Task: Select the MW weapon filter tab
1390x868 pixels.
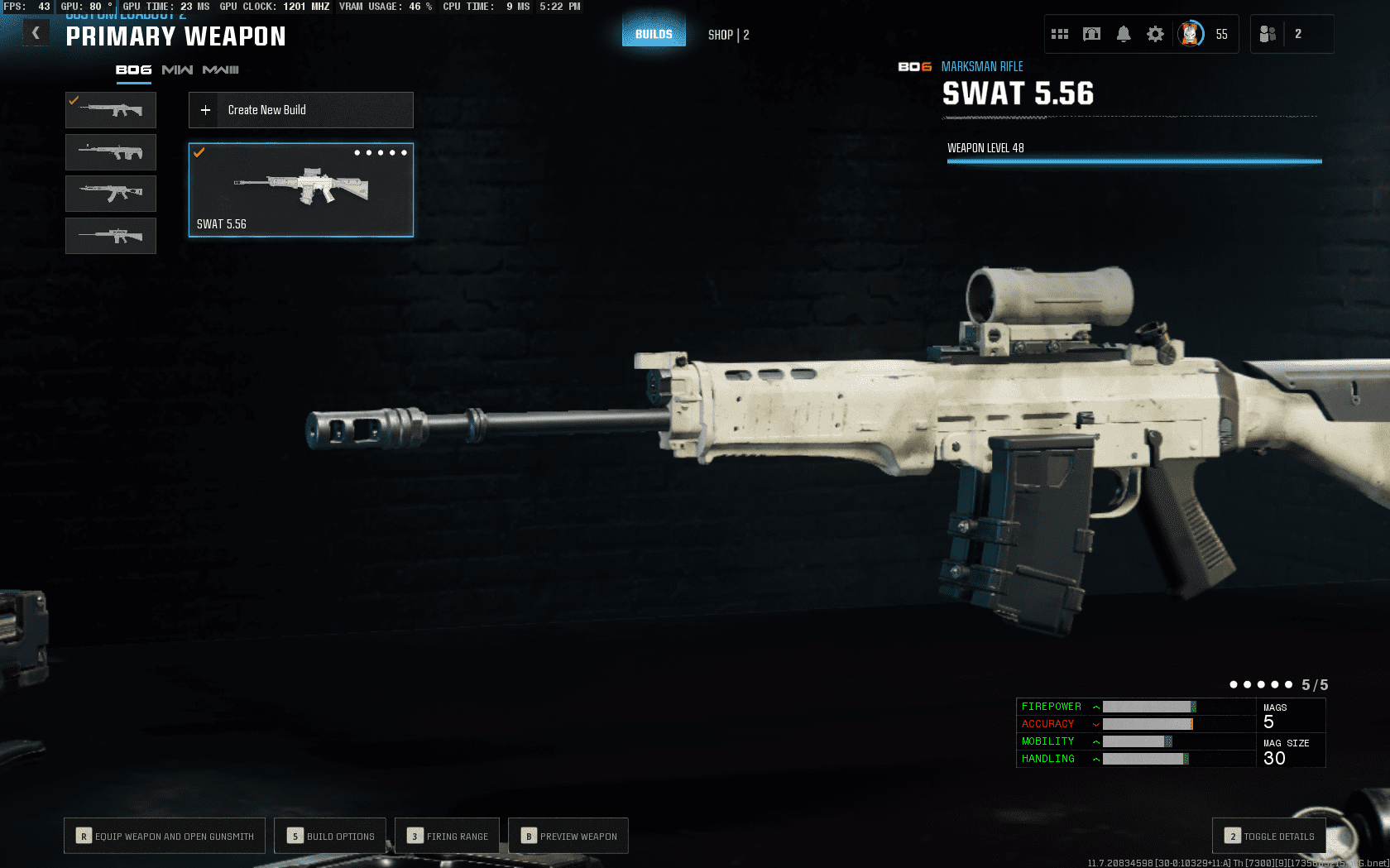Action: 177,70
